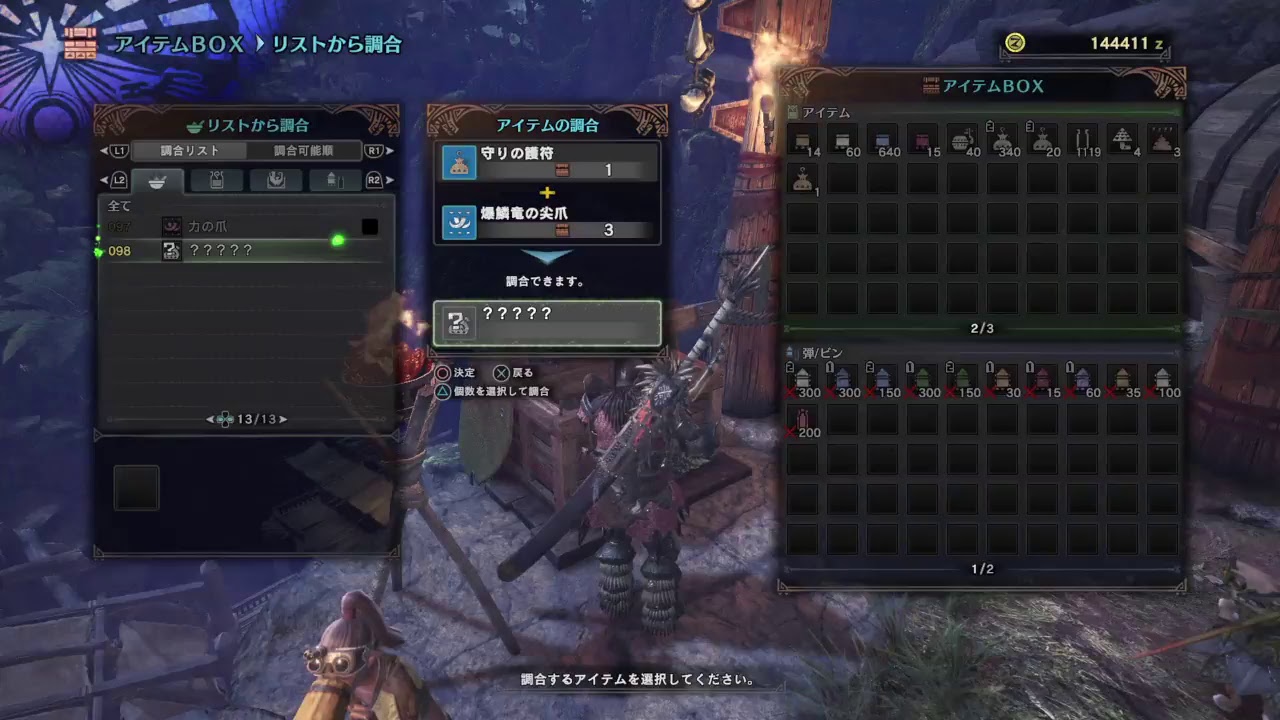Select the ammo bottle crafting category icon

click(336, 181)
